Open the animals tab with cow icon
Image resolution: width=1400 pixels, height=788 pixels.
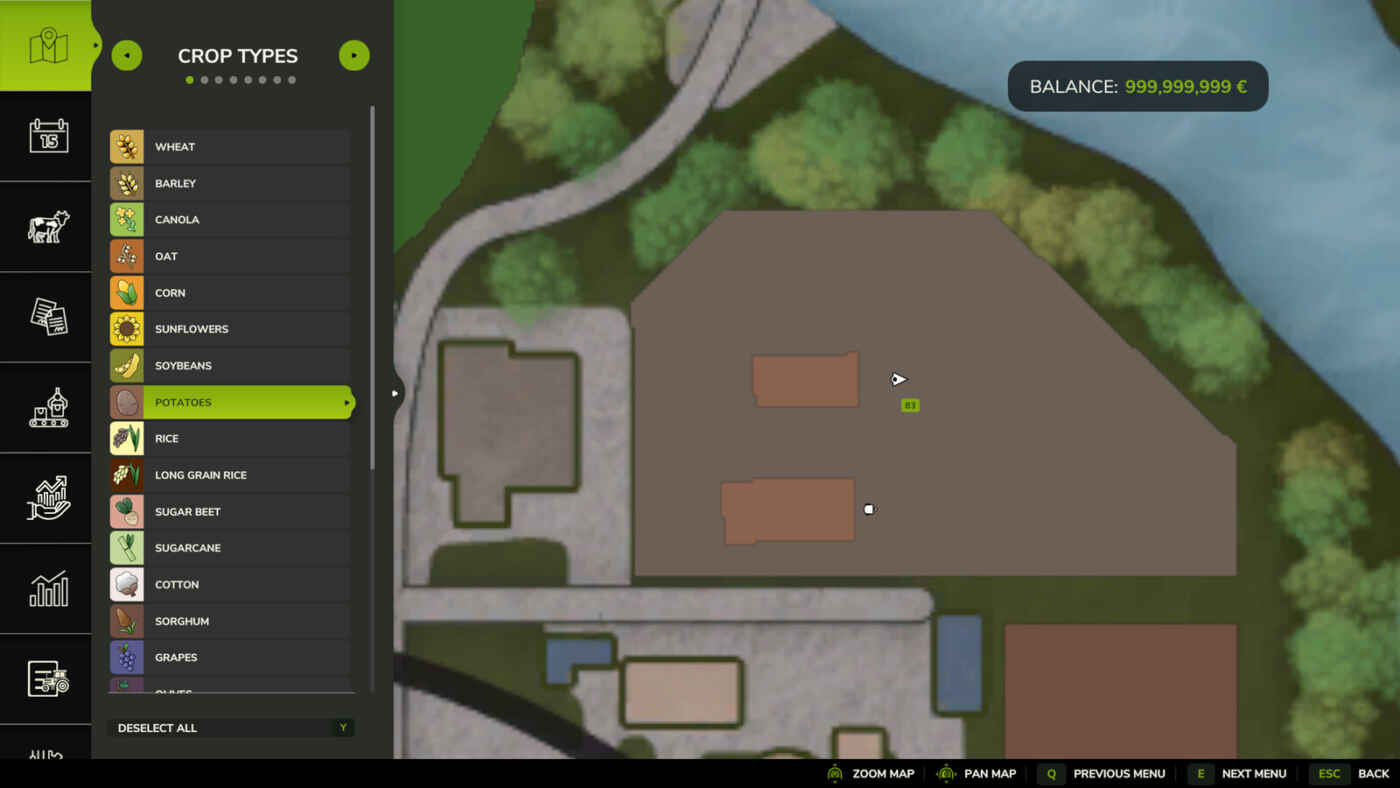pos(47,227)
